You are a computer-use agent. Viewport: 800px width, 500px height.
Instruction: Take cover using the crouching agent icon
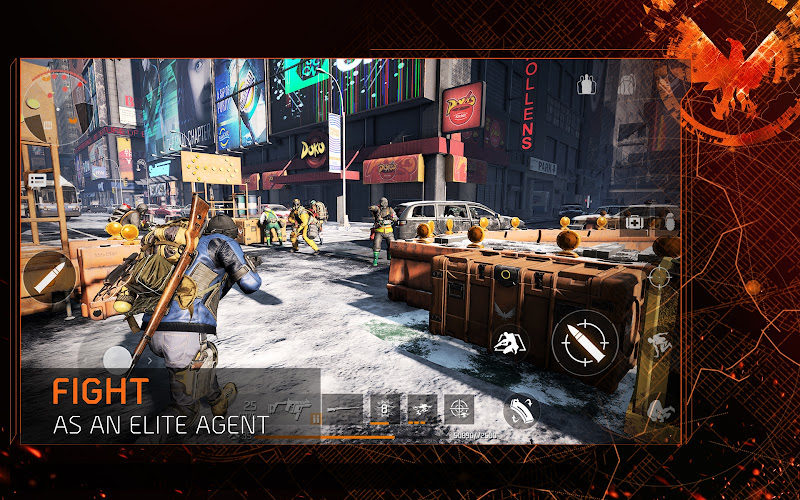[512, 341]
